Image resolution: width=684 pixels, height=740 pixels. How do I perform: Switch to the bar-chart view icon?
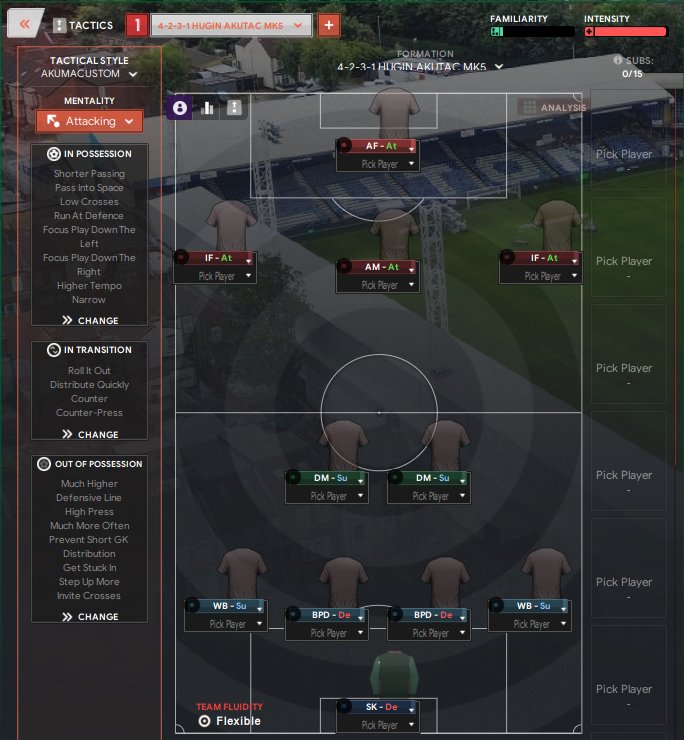pyautogui.click(x=208, y=107)
